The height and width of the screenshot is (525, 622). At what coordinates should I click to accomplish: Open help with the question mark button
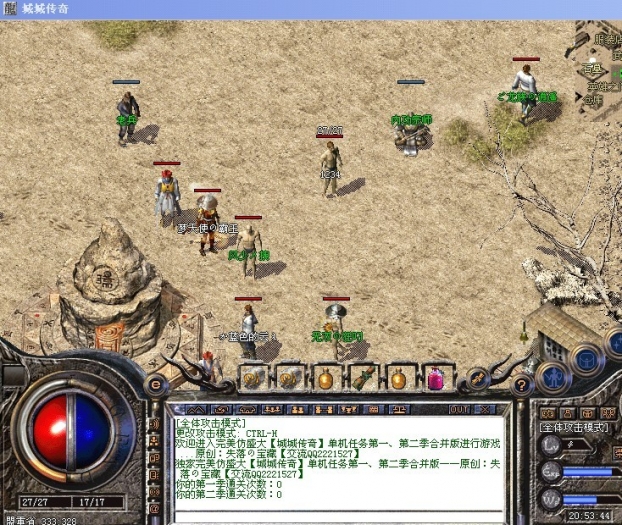point(520,383)
